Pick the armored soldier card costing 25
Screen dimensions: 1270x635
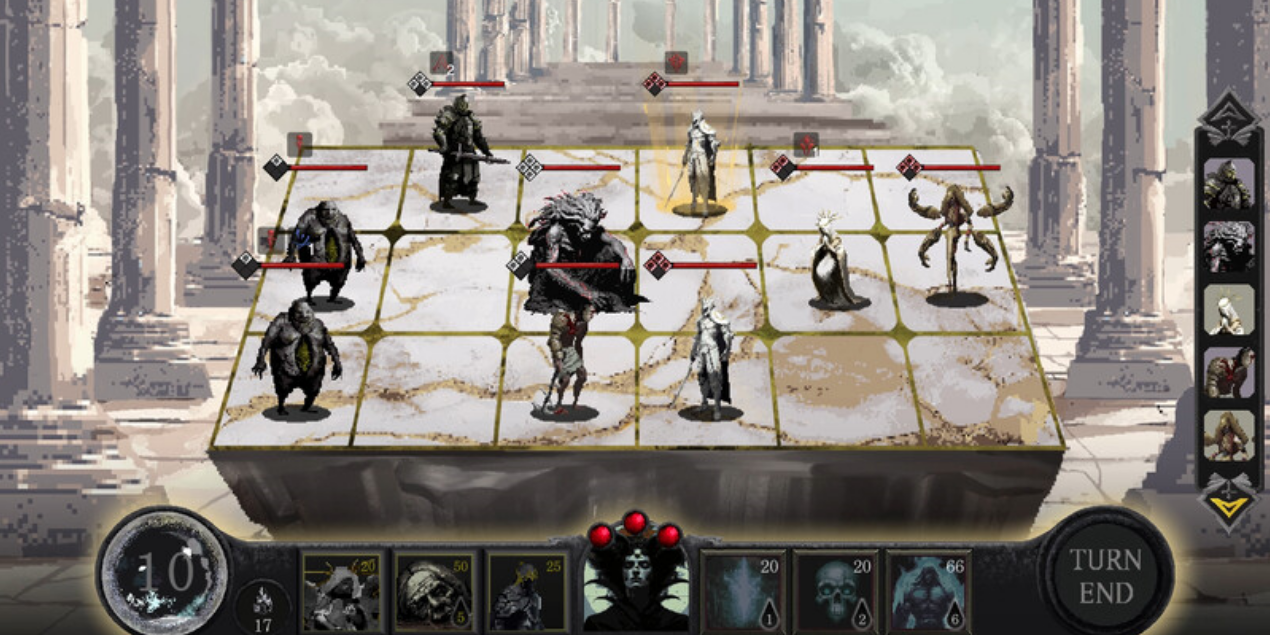point(527,591)
